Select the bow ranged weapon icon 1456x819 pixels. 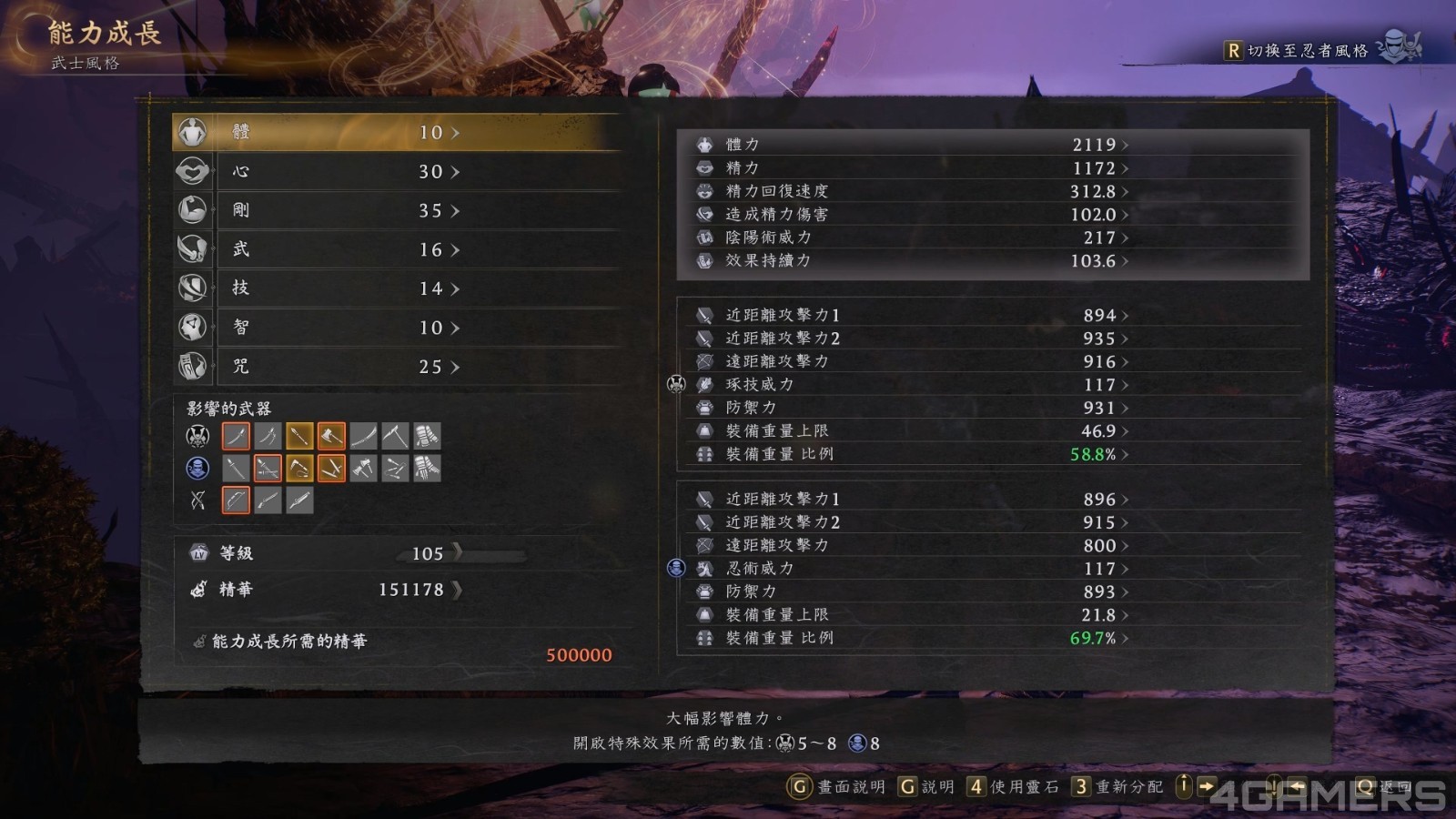[x=236, y=500]
